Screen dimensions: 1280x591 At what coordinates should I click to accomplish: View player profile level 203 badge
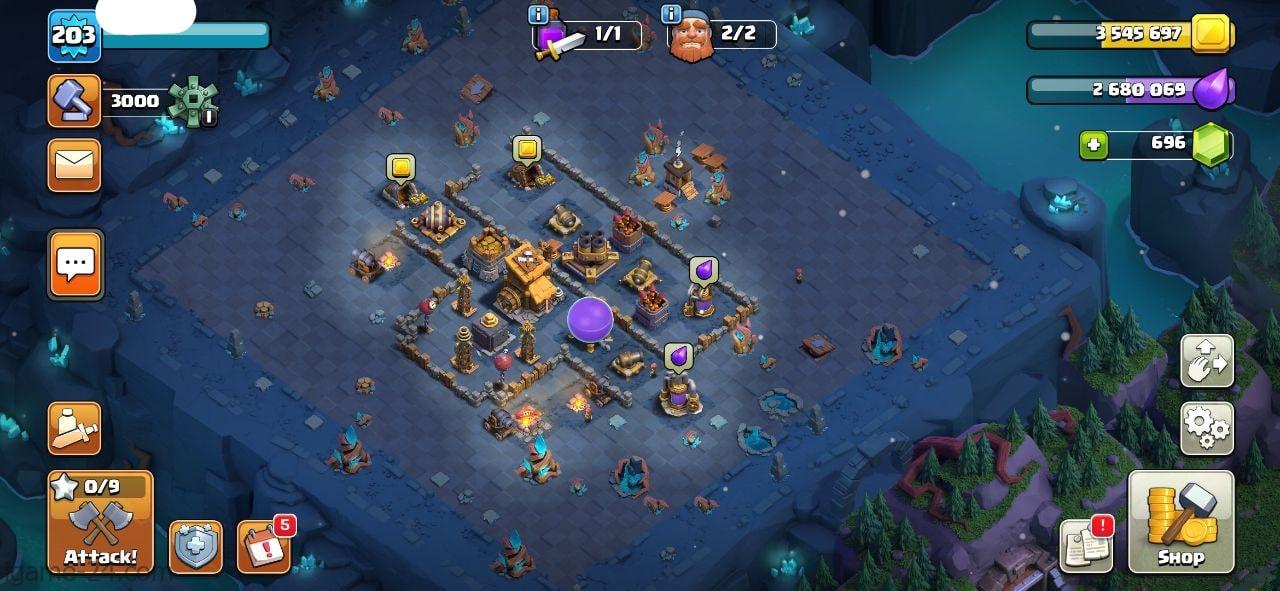click(x=74, y=36)
